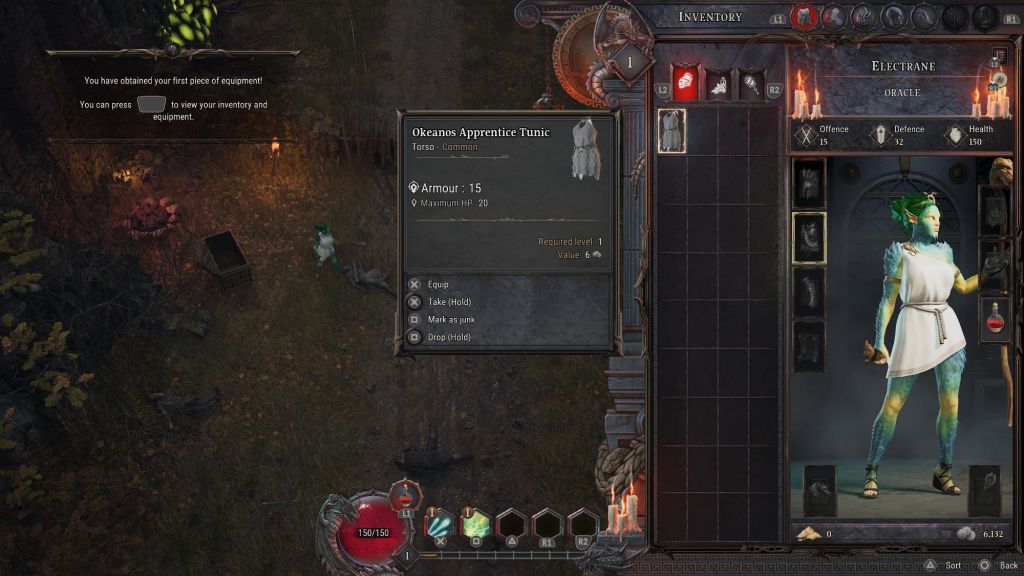1024x576 pixels.
Task: Use the health potion by the orb
Action: 403,494
